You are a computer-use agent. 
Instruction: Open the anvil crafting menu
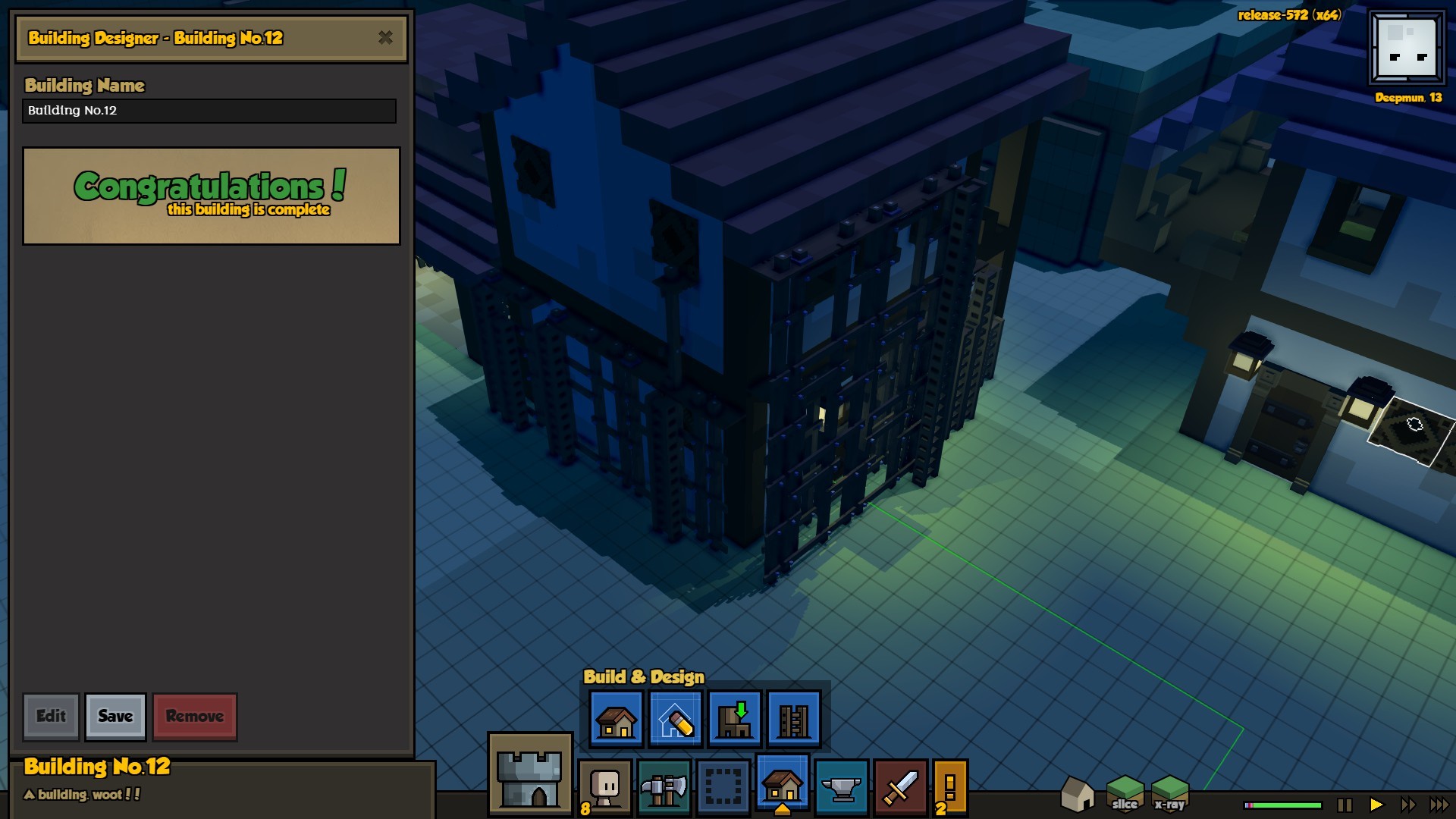point(842,787)
